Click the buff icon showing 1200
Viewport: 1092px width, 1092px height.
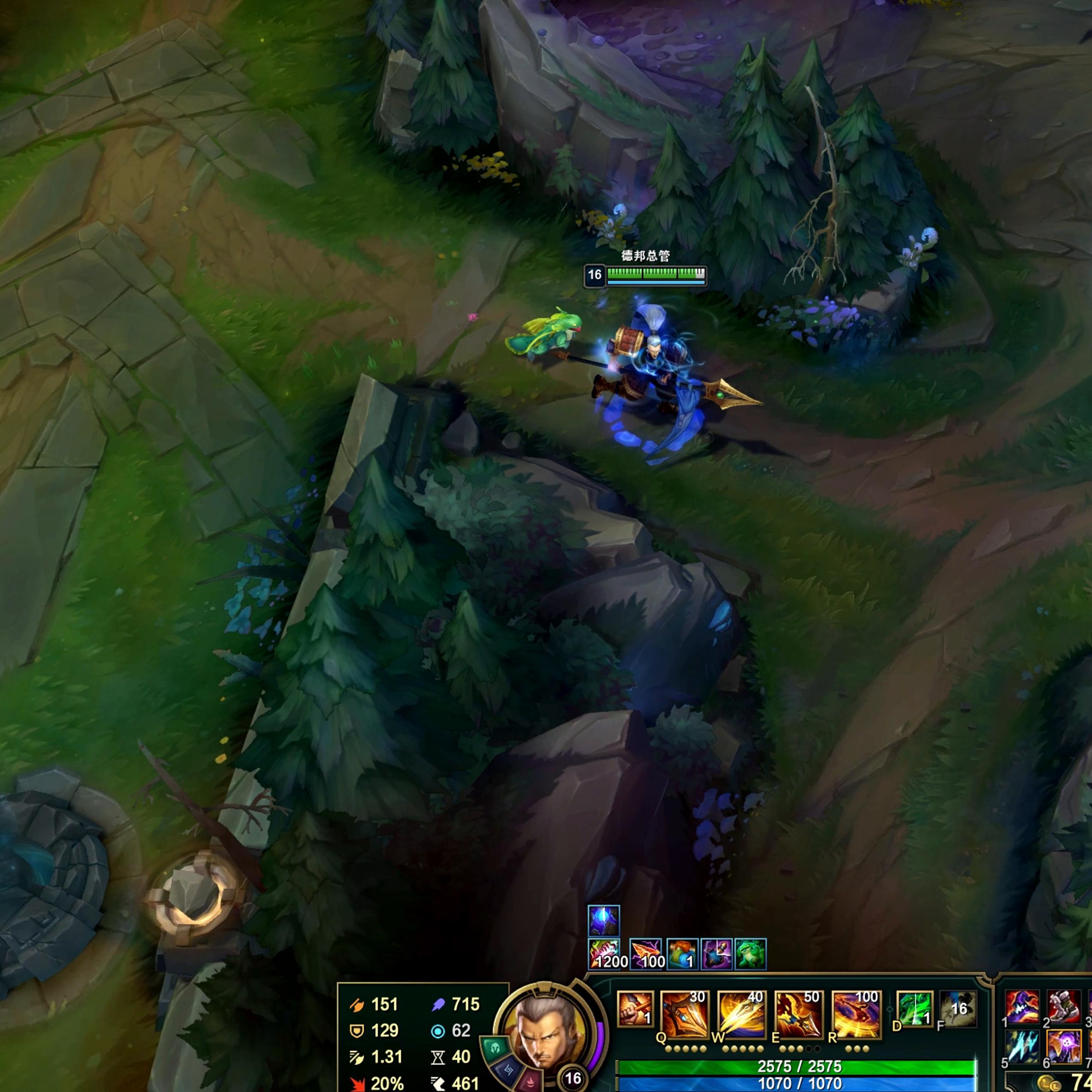[604, 955]
